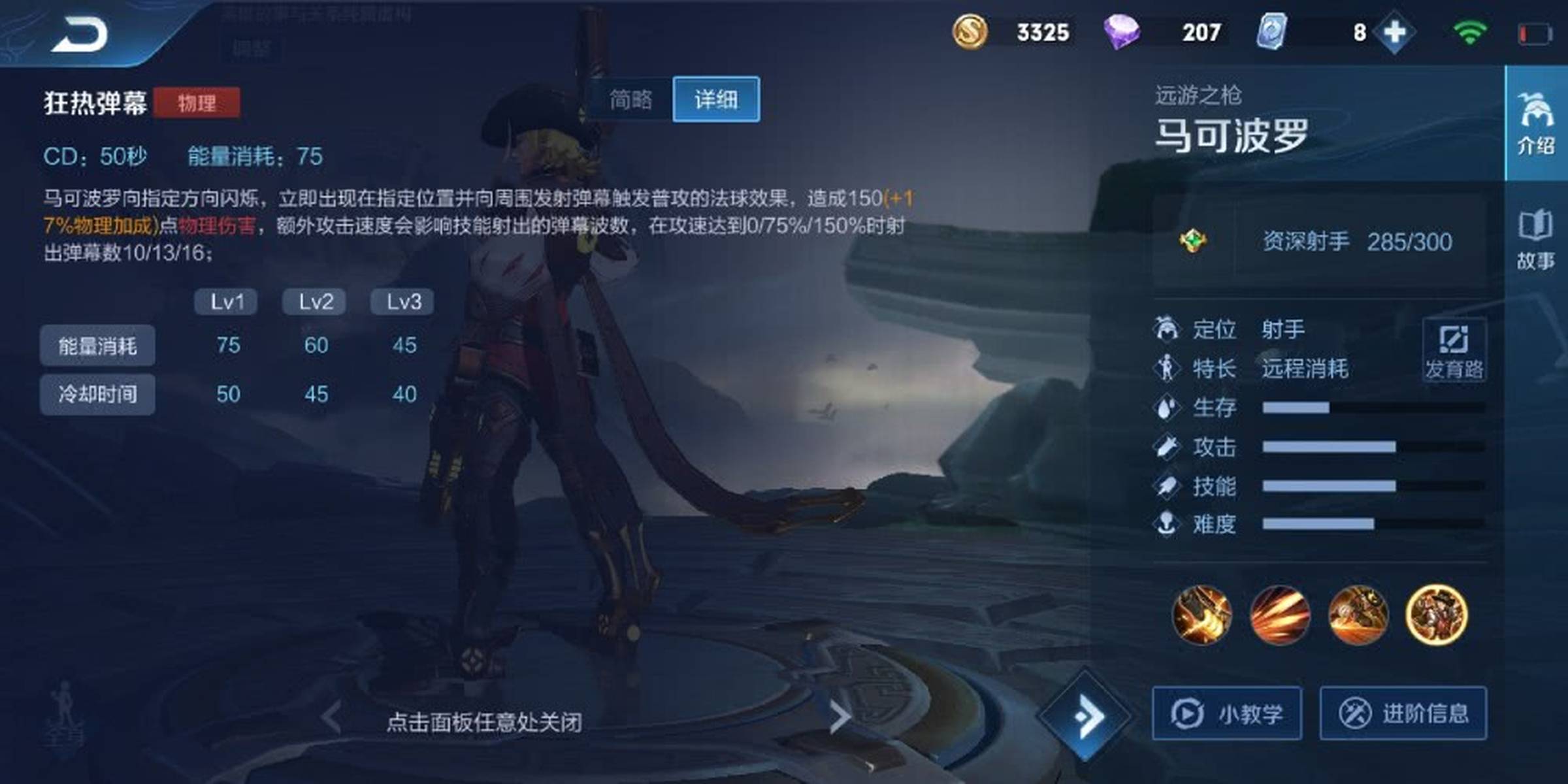
Task: Select the Lv2 skill level
Action: tap(314, 301)
